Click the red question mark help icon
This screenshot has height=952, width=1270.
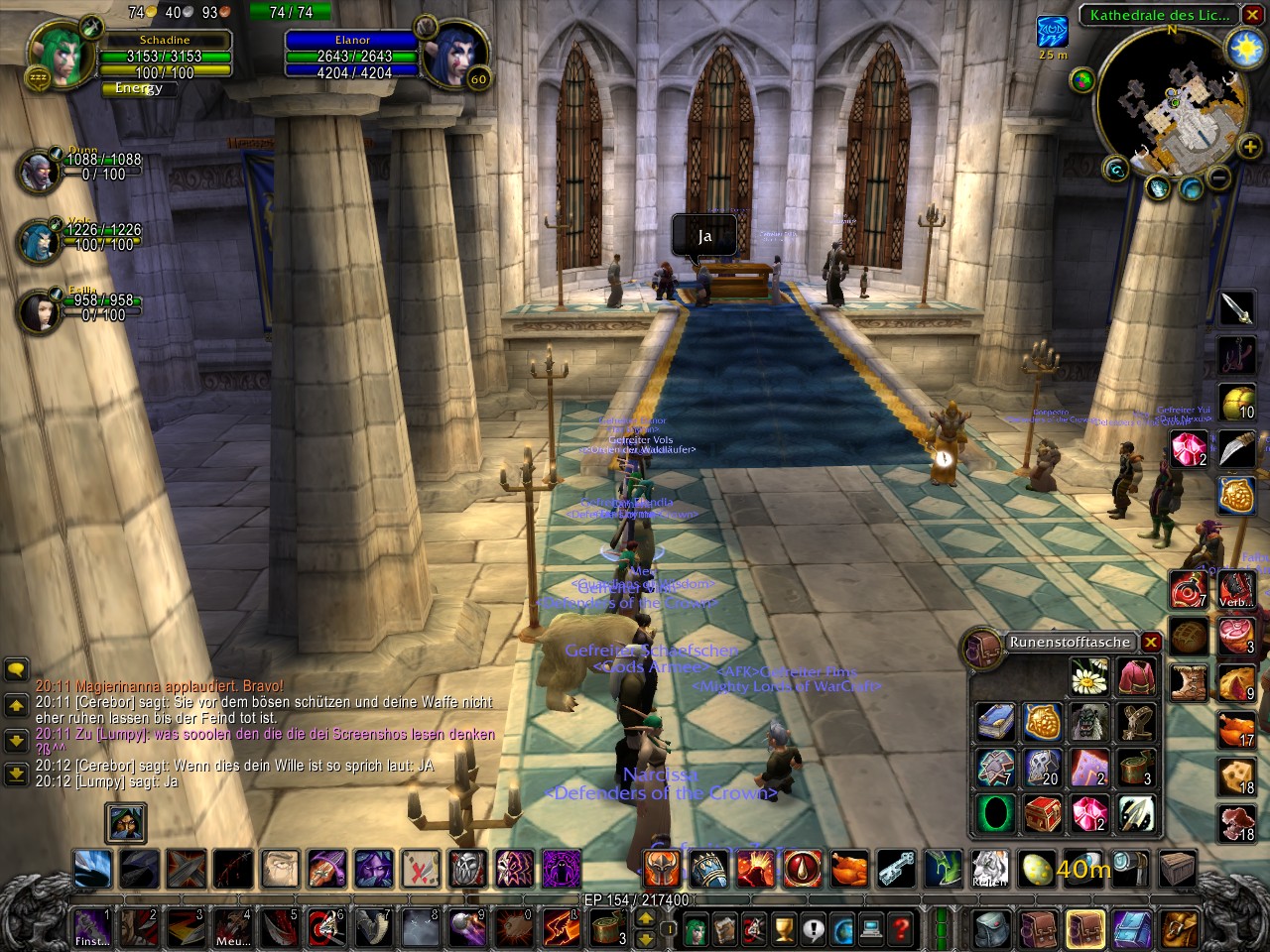901,927
